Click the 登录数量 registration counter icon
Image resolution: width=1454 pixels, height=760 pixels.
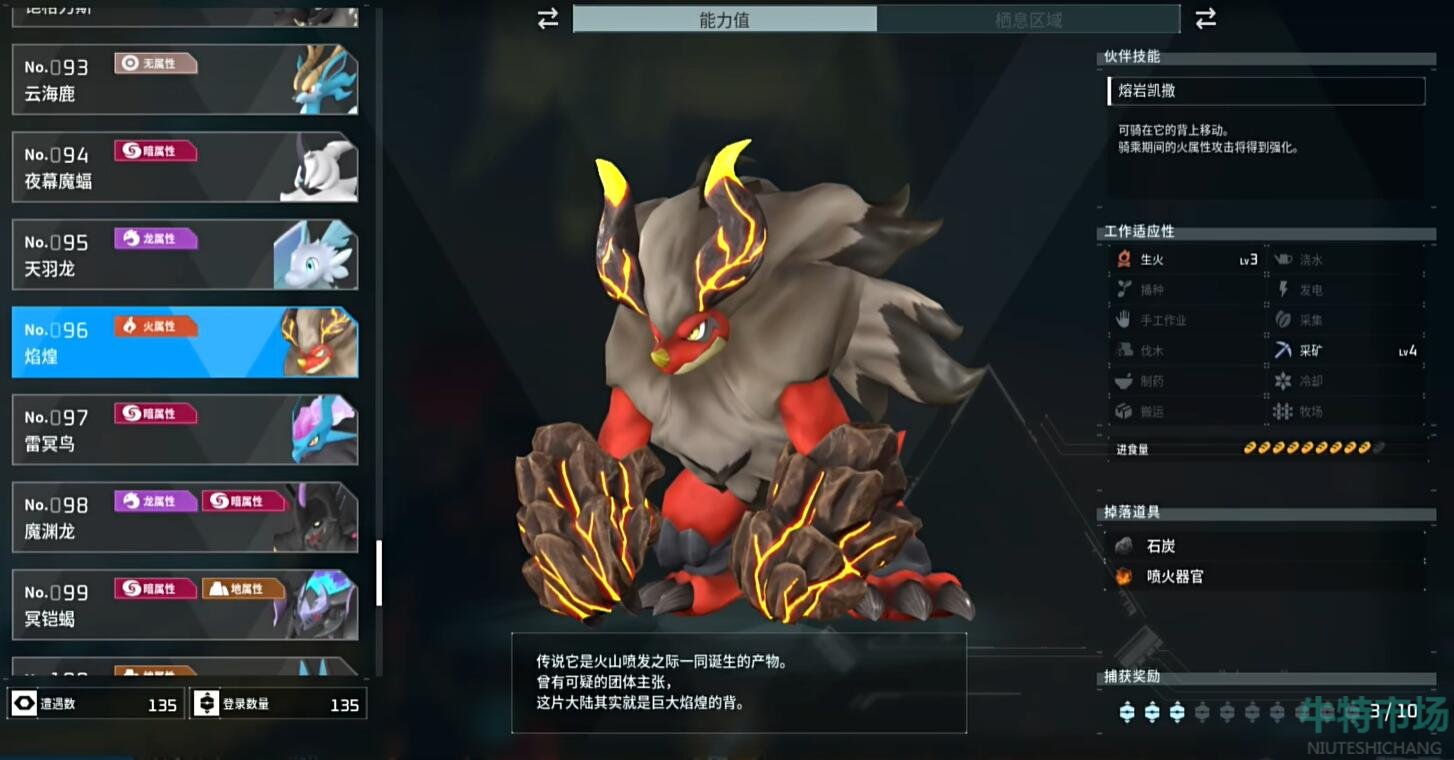(x=207, y=704)
